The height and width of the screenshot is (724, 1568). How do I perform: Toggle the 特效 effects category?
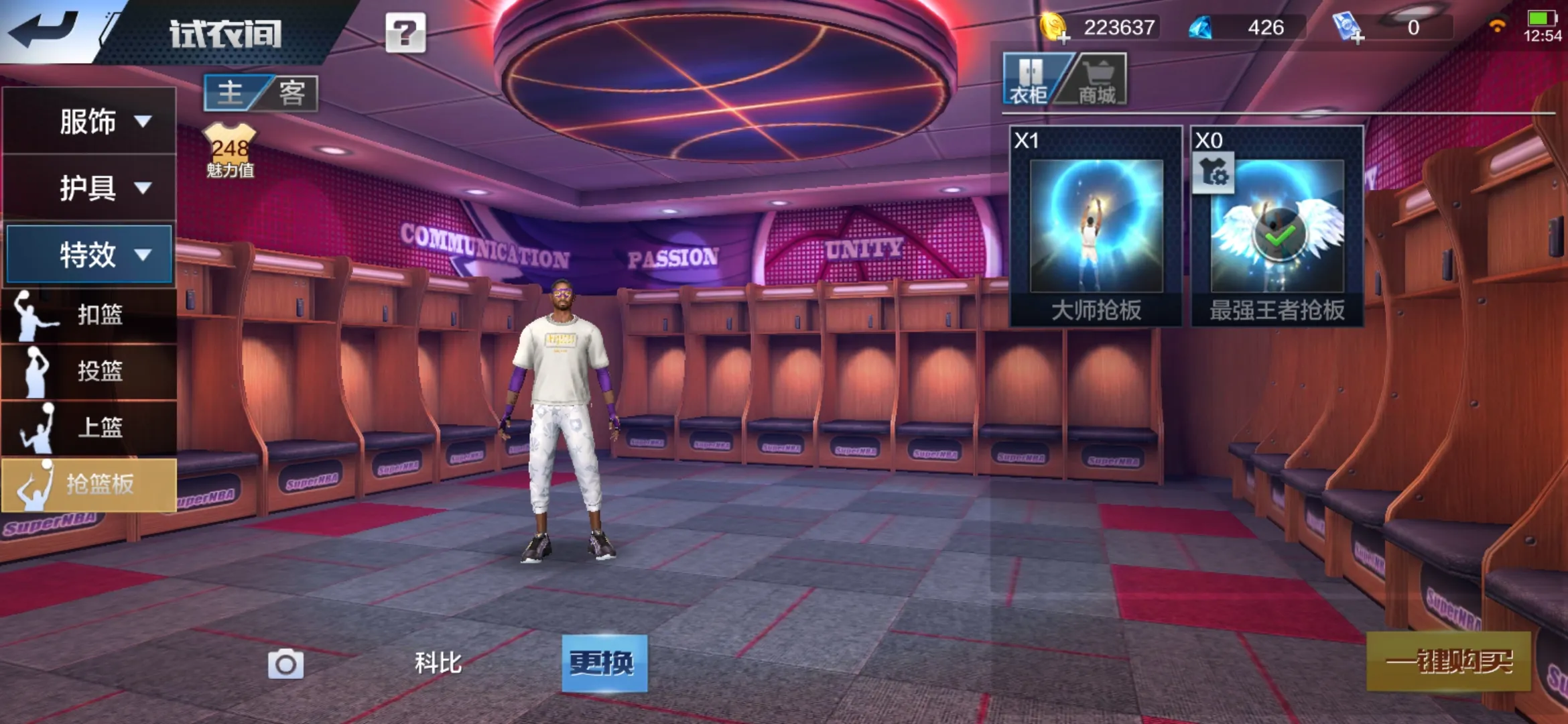point(89,255)
